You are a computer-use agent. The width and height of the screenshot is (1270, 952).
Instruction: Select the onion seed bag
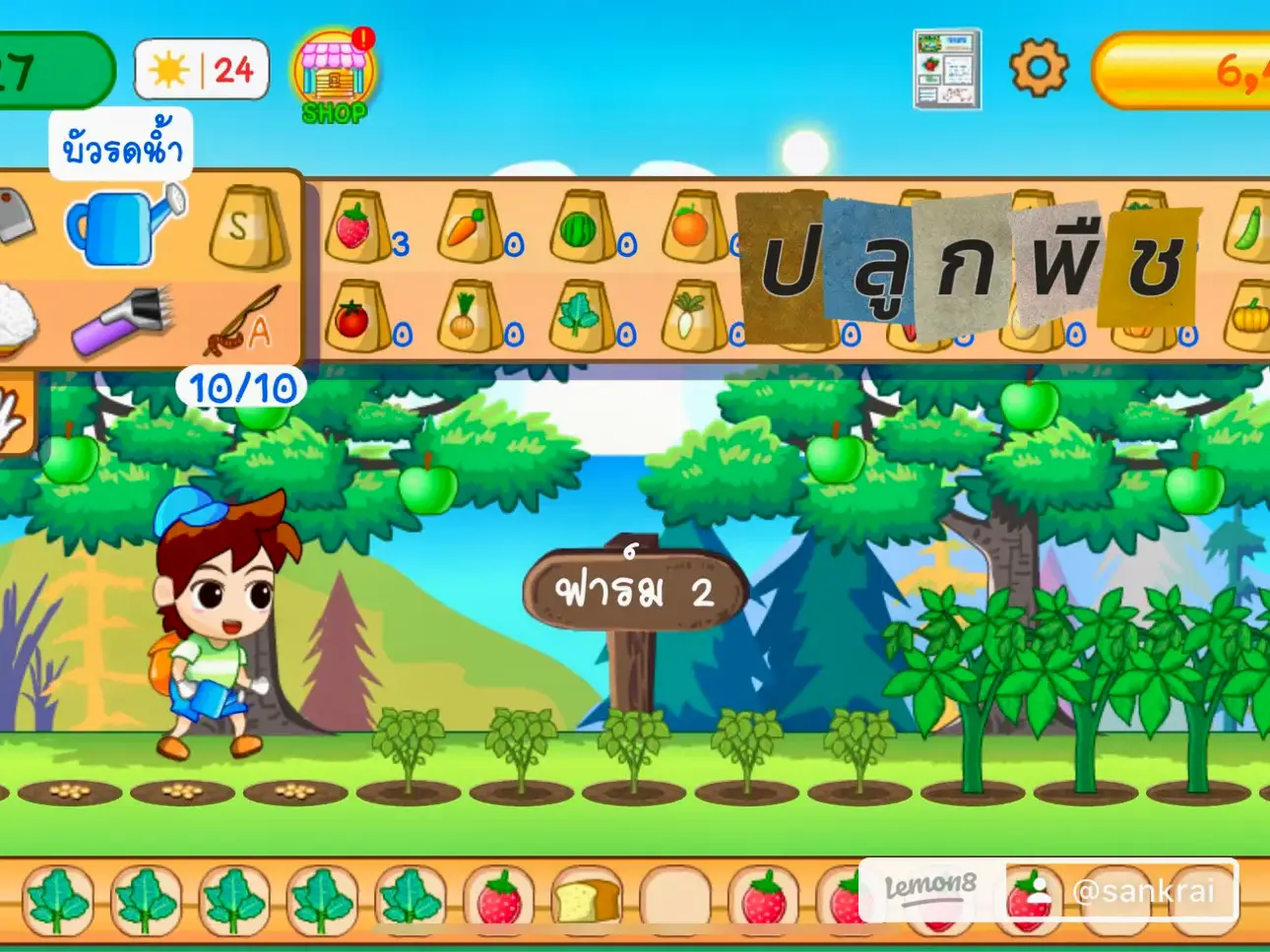[471, 315]
